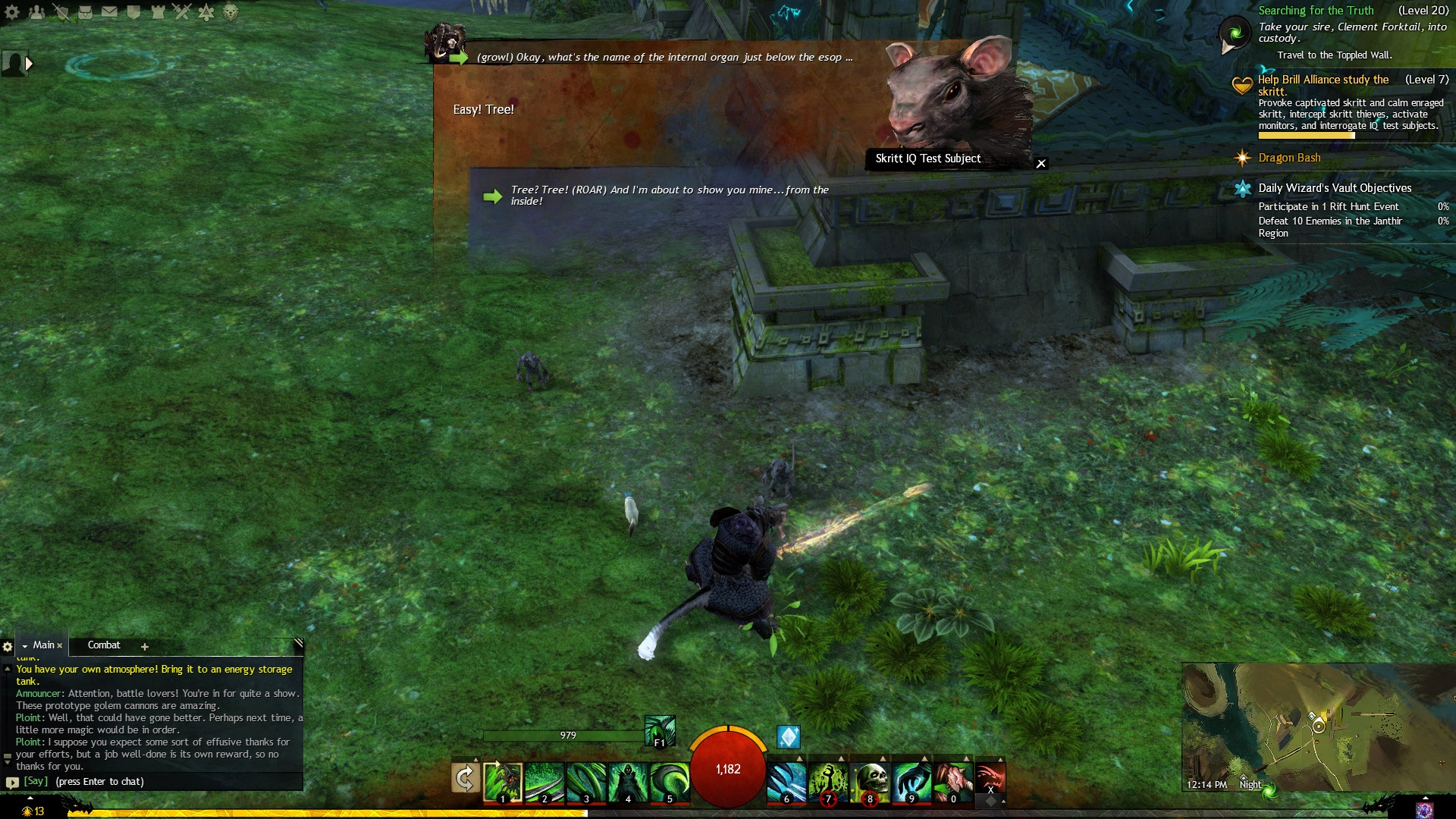Select the Dragon Bash event tracker entry
The height and width of the screenshot is (819, 1456).
pyautogui.click(x=1289, y=158)
